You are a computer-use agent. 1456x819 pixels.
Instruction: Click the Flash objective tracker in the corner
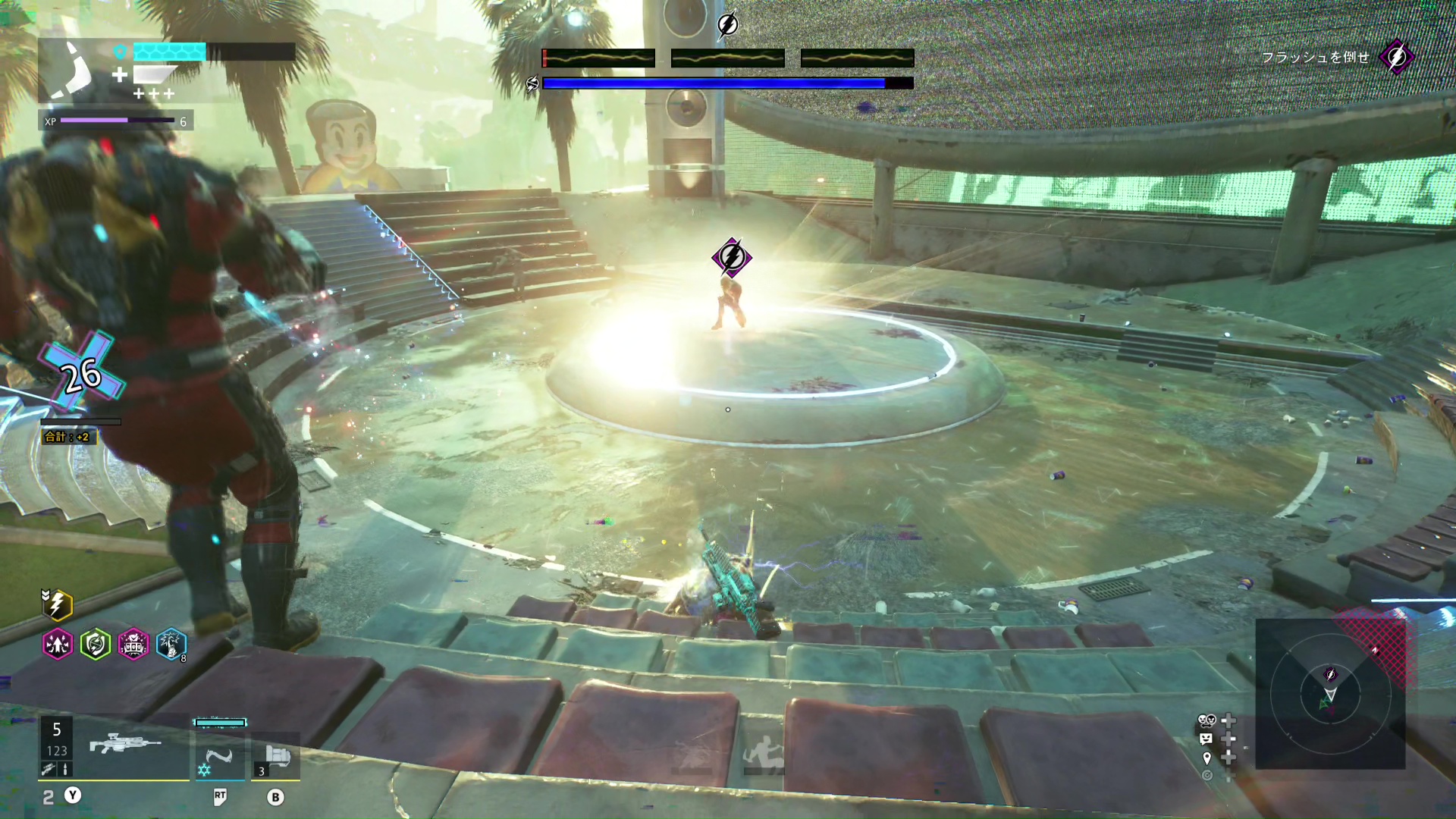[1396, 57]
